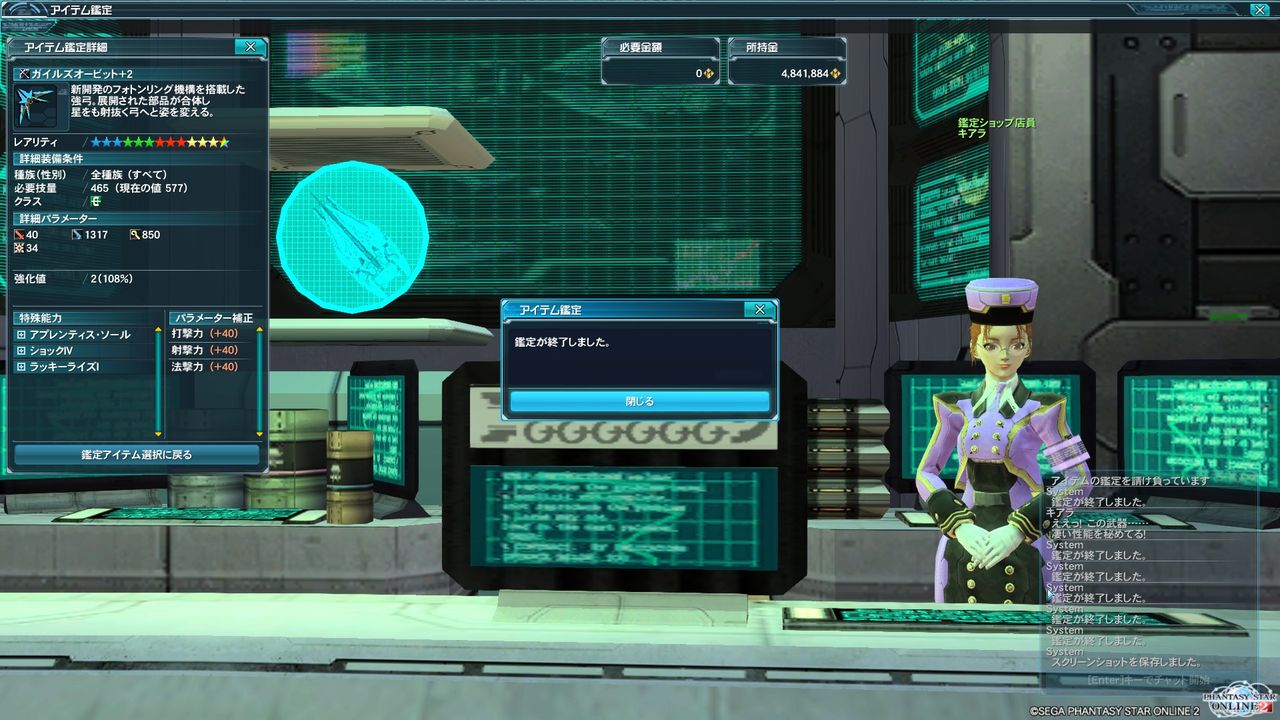Viewport: 1280px width, 720px height.
Task: Select the 特殊能力 section header
Action: (x=40, y=317)
